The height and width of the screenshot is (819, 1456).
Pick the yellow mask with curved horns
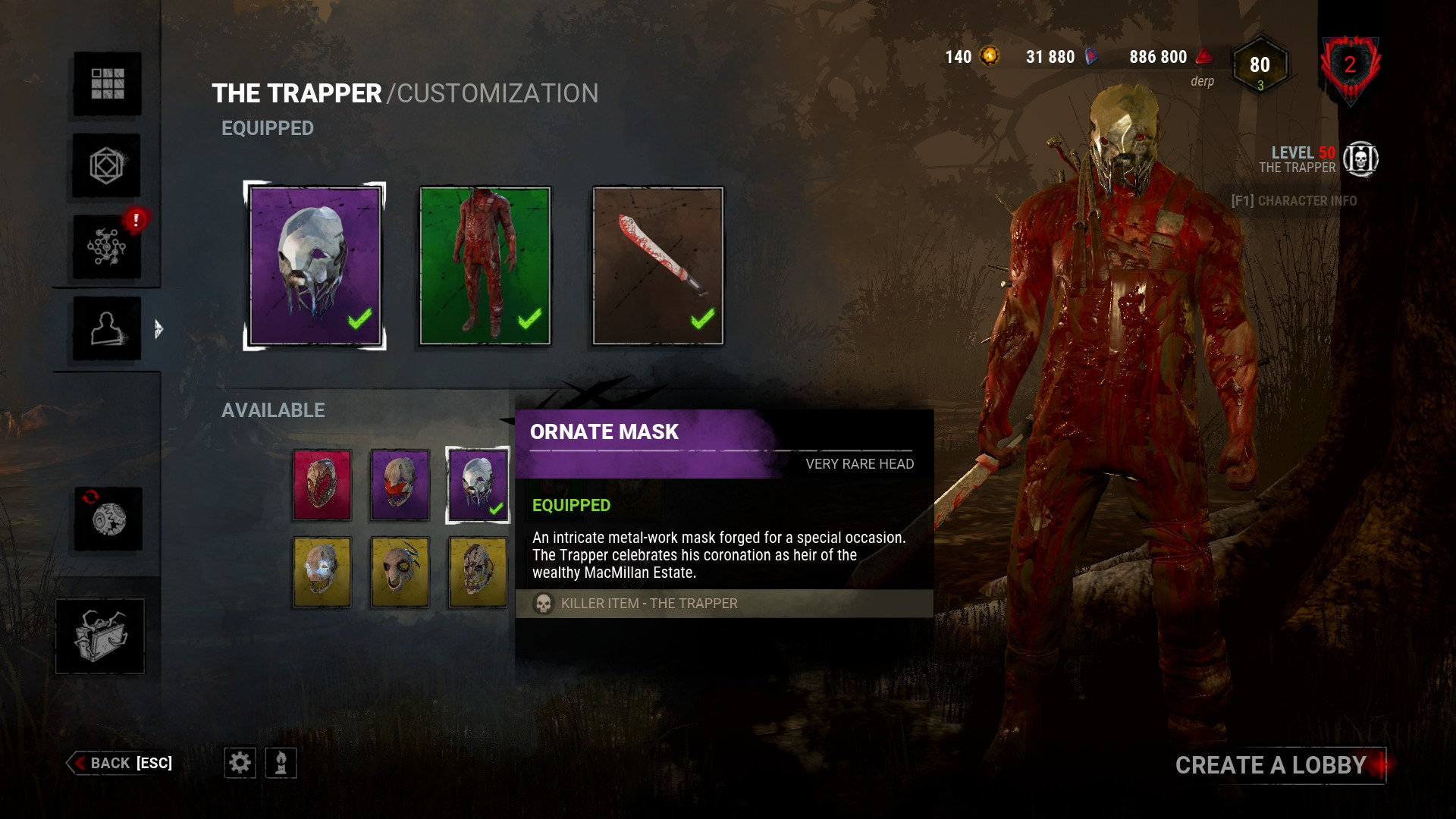click(400, 572)
